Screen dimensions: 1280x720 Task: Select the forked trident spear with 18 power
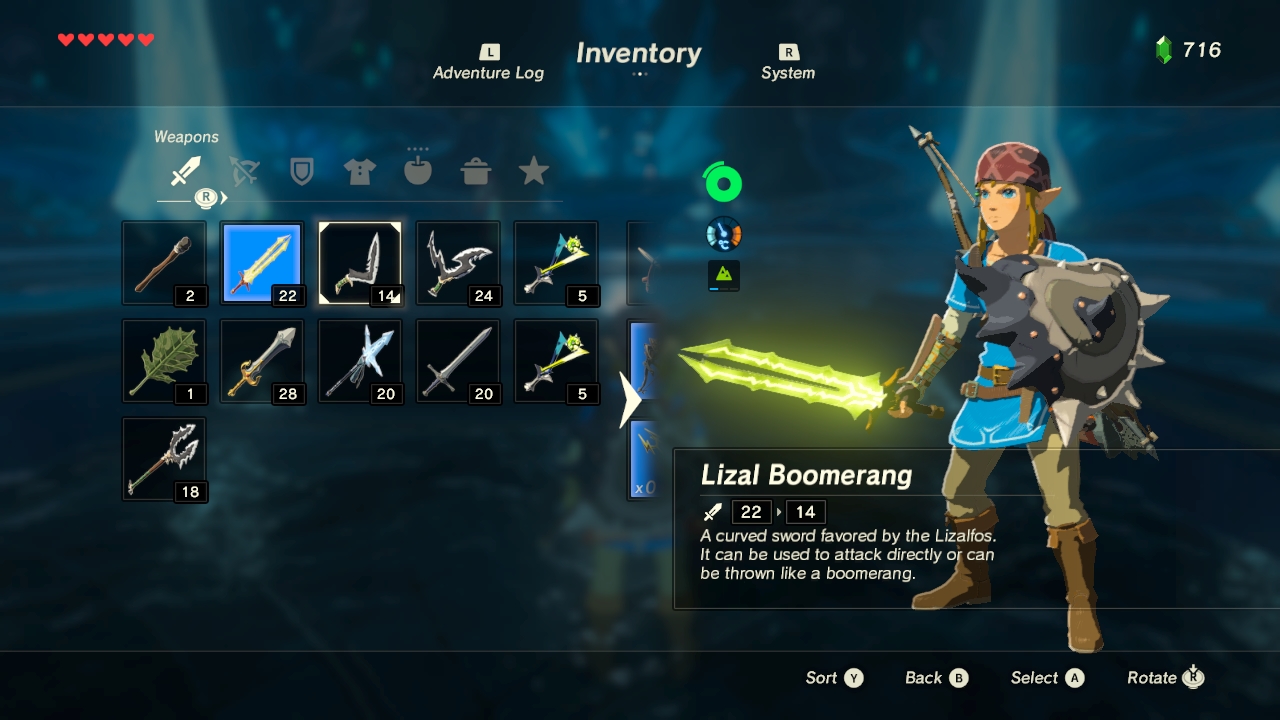point(164,459)
